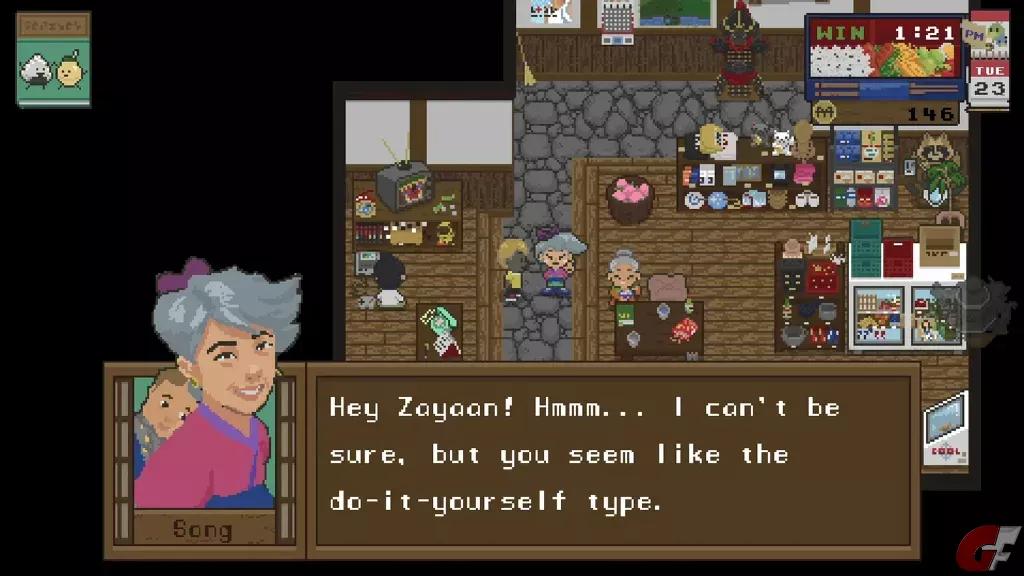
Task: Advance Song's dialogue text box
Action: tap(612, 455)
